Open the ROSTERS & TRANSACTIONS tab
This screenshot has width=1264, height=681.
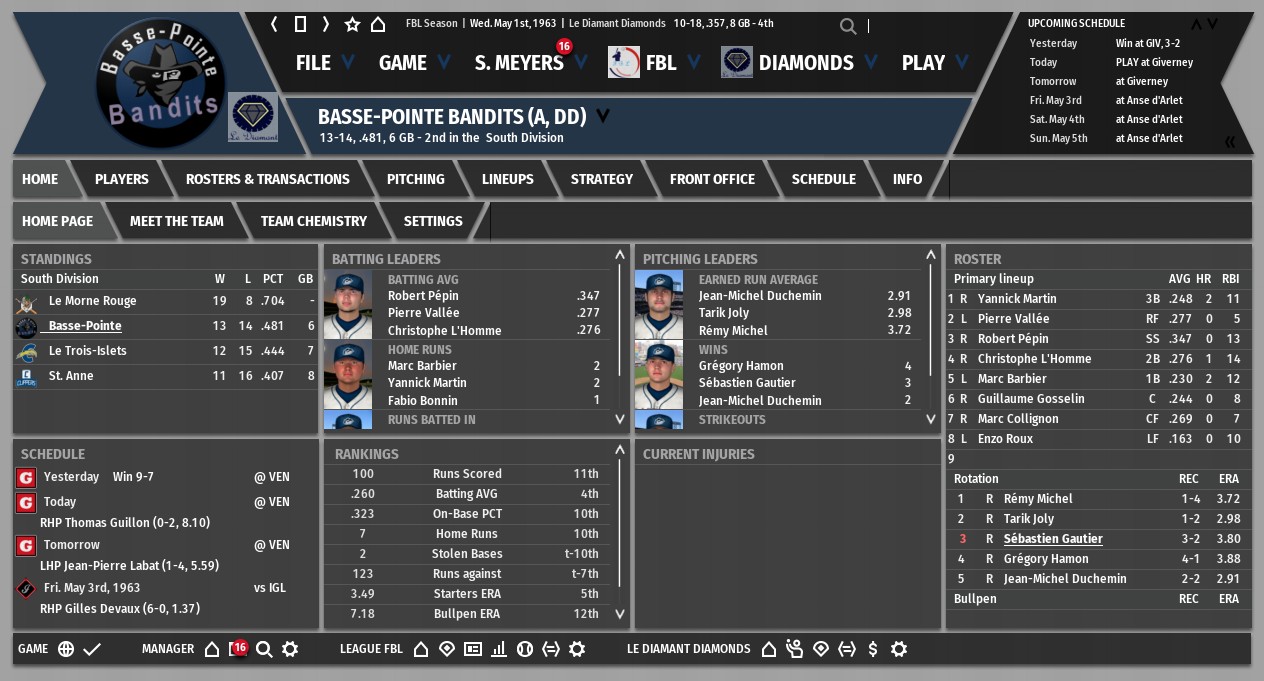[268, 179]
